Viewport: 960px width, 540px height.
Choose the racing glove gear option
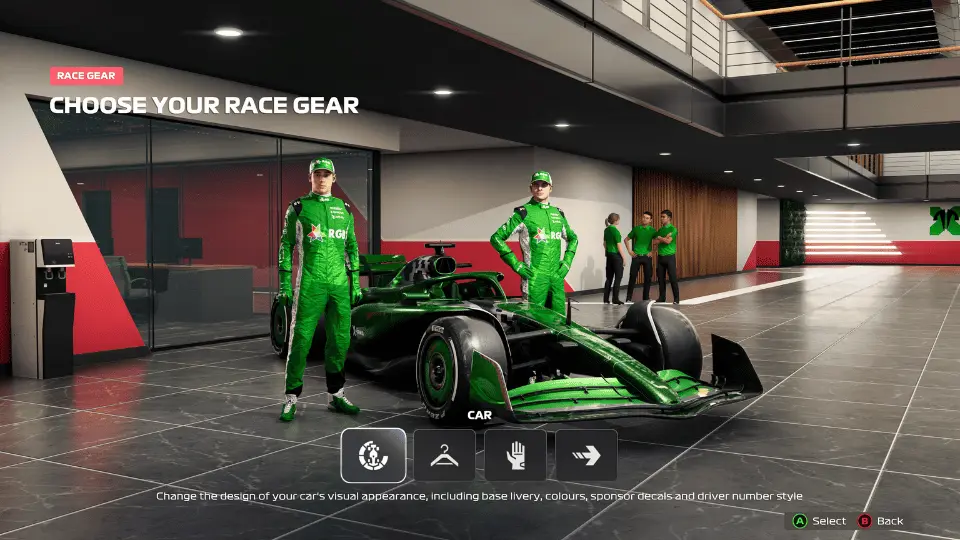pos(515,455)
